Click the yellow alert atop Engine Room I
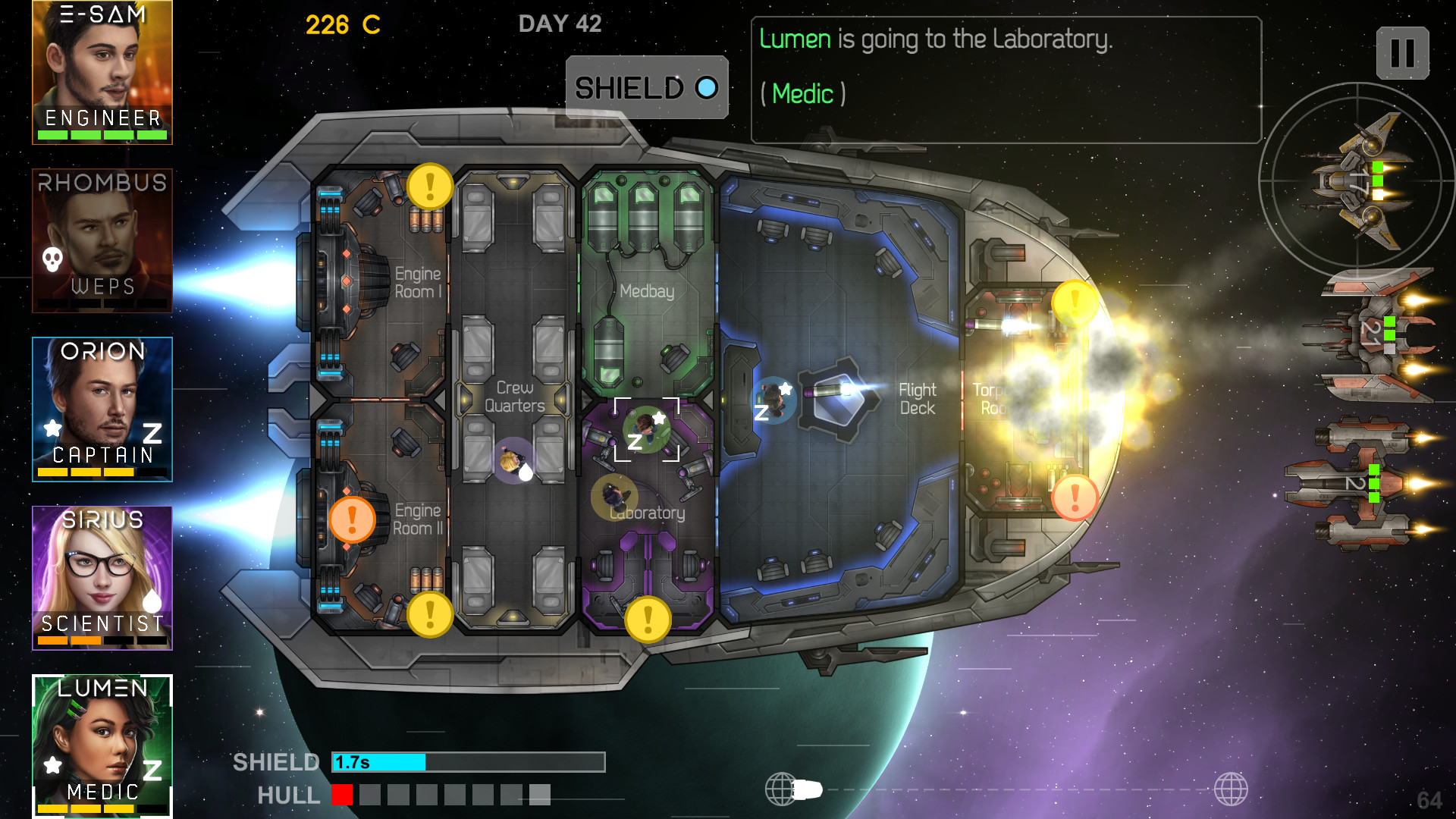Screen dimensions: 1456x819 (430, 186)
